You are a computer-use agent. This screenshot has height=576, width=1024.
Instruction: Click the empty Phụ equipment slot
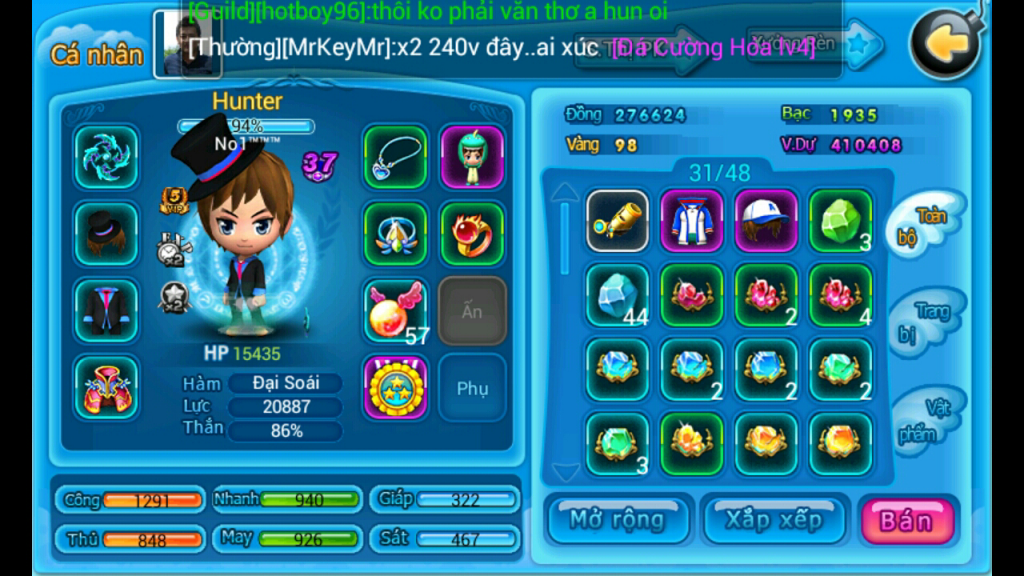click(472, 387)
